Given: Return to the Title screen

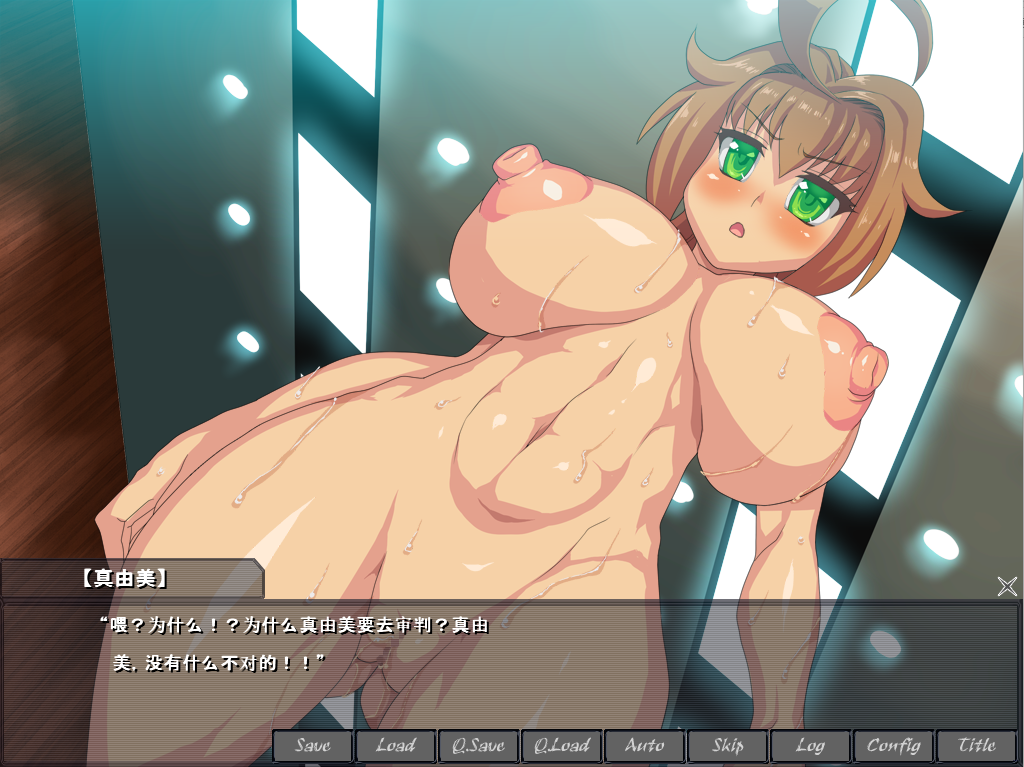Looking at the screenshot, I should (976, 746).
